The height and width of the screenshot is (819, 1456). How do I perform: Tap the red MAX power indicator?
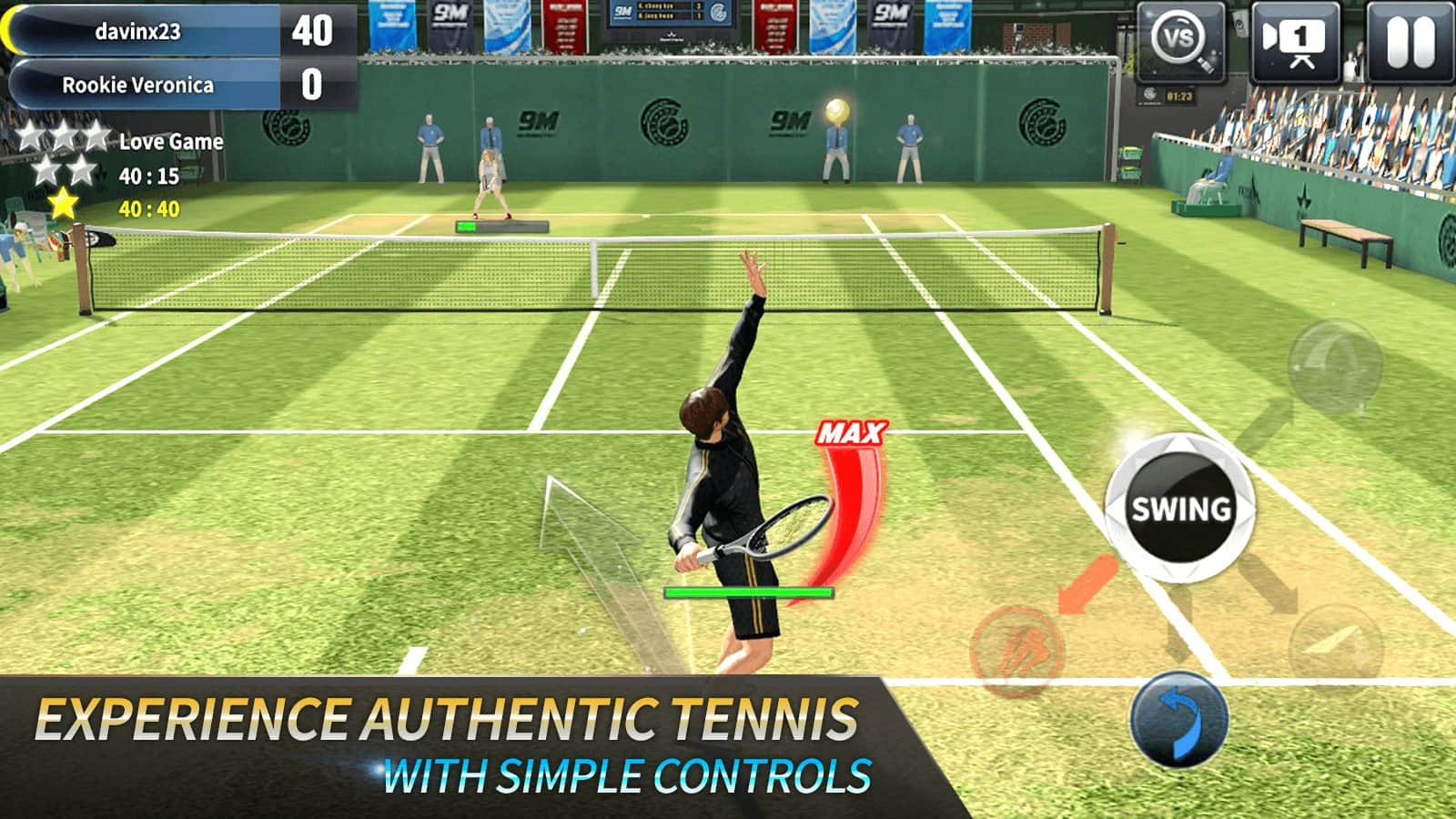pos(851,430)
